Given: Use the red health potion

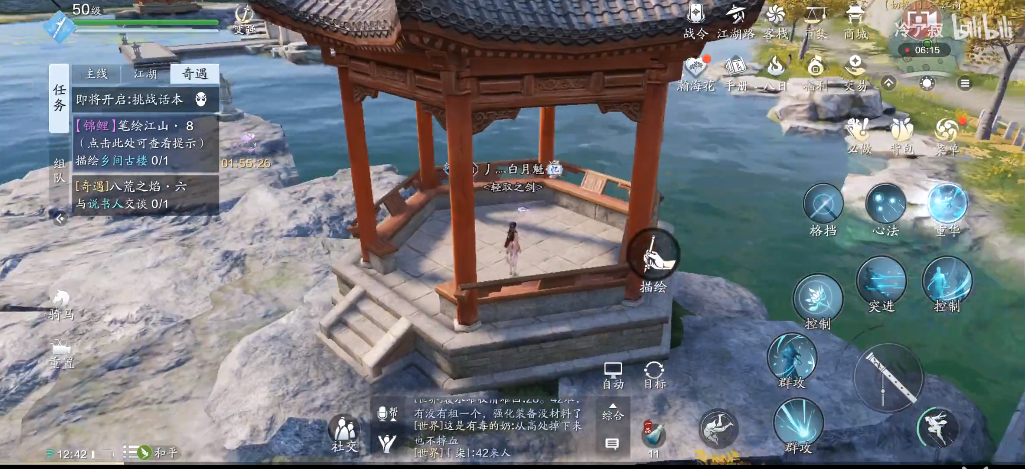Looking at the screenshot, I should tap(653, 434).
